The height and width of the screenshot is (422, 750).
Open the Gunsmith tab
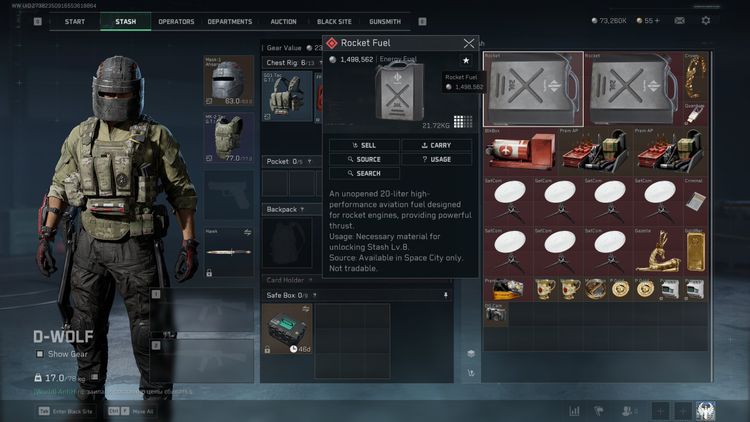point(384,21)
